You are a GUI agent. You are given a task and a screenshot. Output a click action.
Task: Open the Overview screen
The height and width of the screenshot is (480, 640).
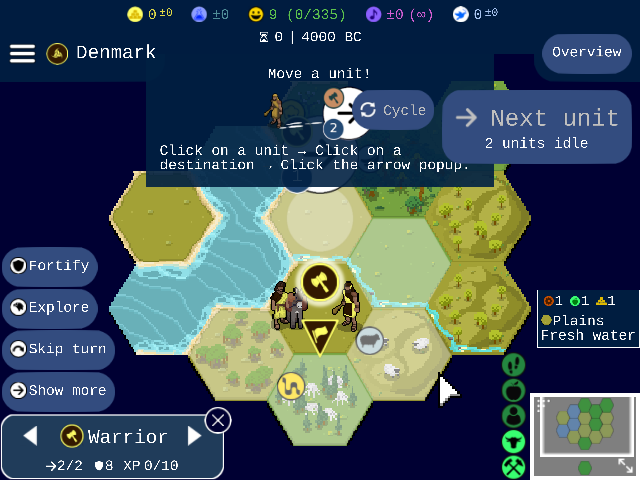pyautogui.click(x=587, y=53)
